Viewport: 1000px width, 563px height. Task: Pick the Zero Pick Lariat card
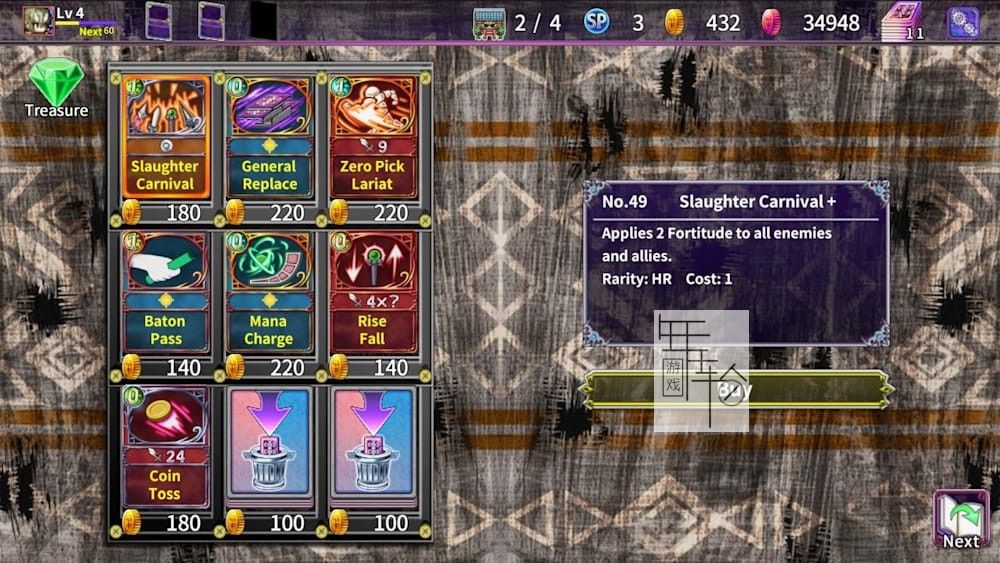(x=372, y=137)
